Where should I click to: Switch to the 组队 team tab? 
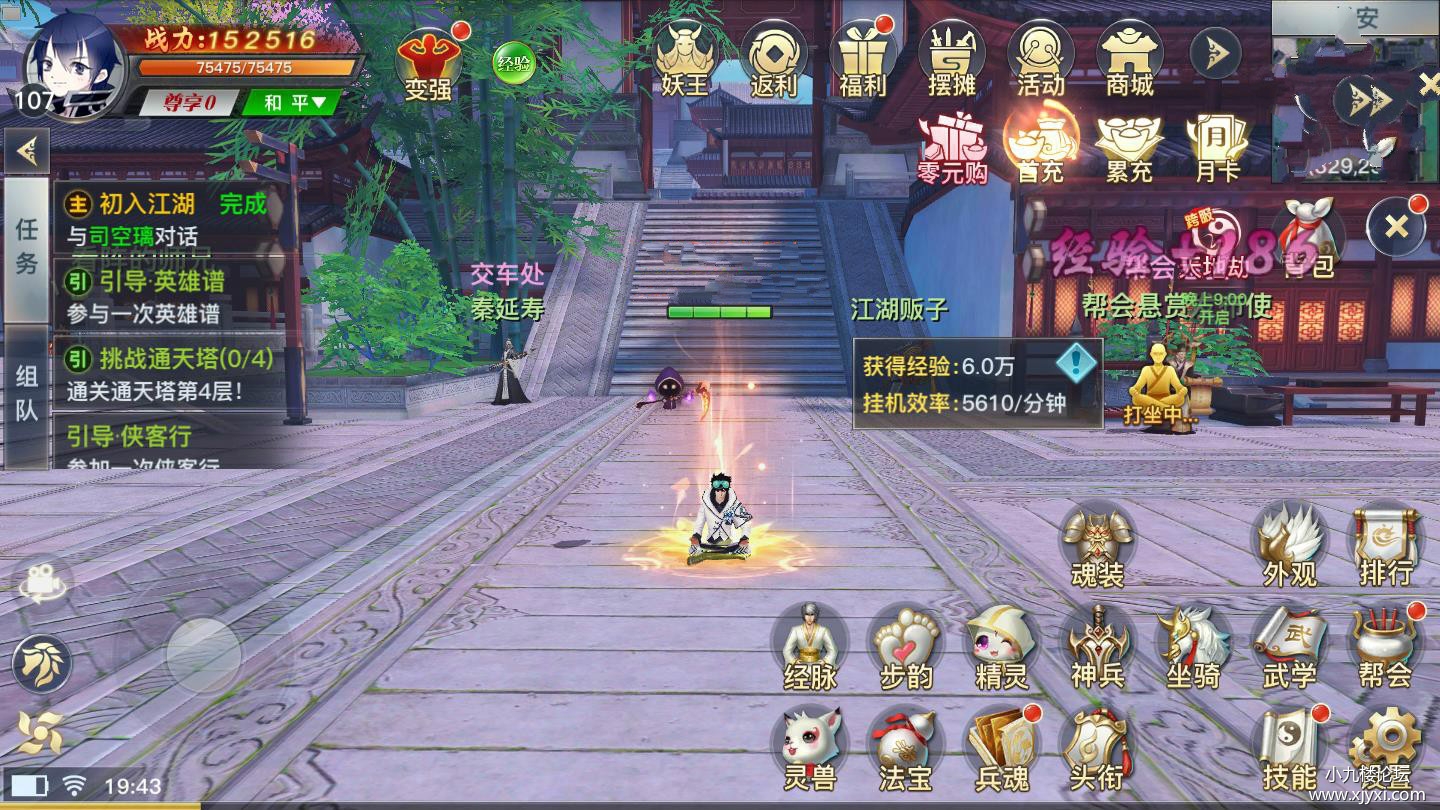(x=27, y=393)
